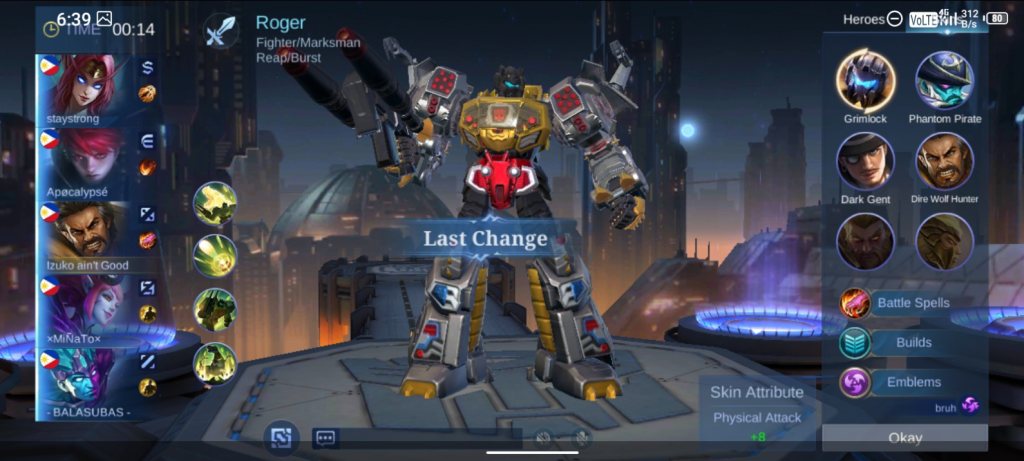1024x461 pixels.
Task: Click the swap hero button at the bottom
Action: pyautogui.click(x=281, y=437)
